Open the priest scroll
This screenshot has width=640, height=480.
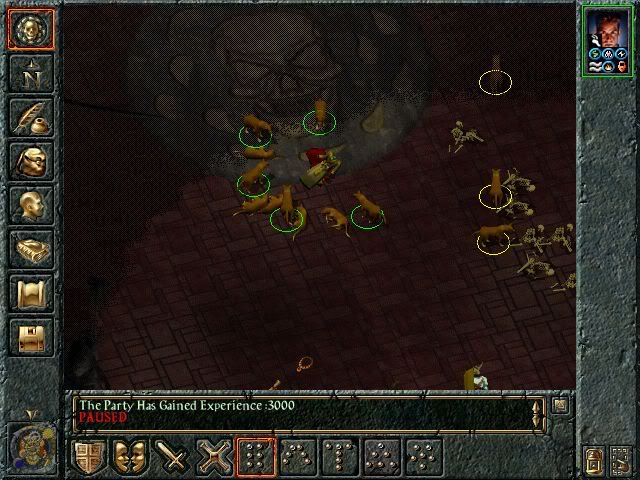tap(29, 295)
